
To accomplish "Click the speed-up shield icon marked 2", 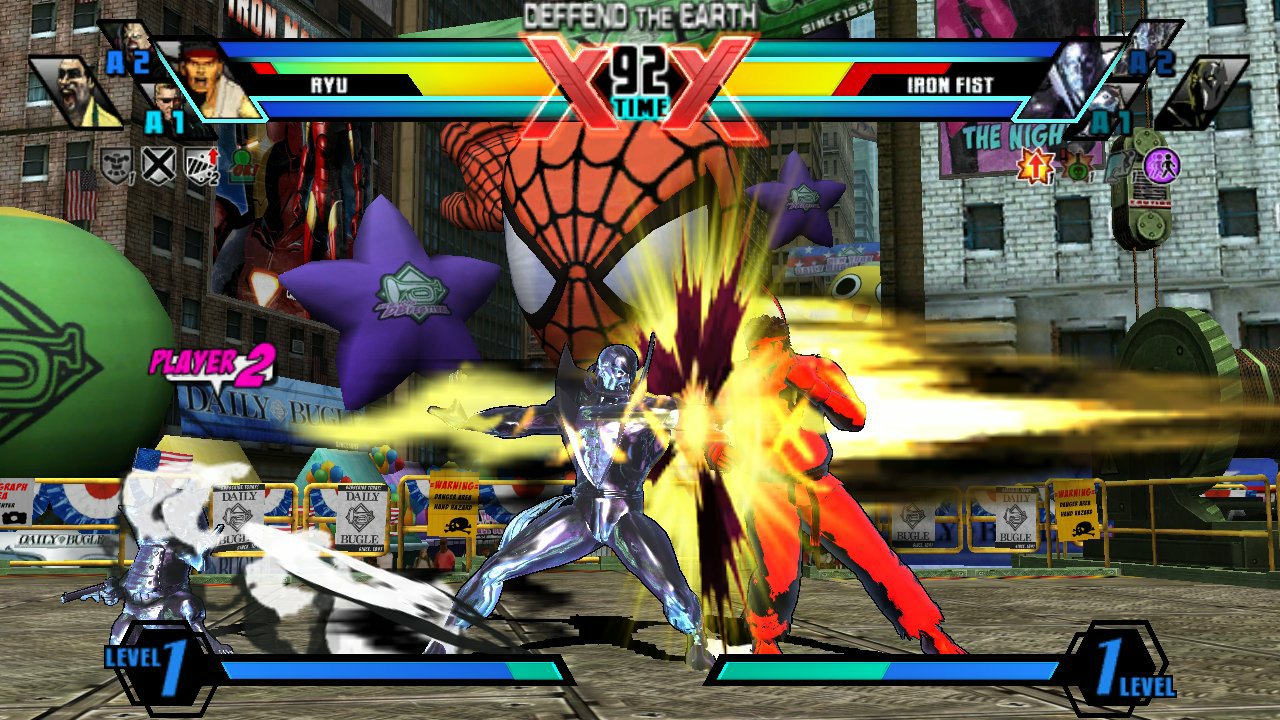I will [200, 164].
